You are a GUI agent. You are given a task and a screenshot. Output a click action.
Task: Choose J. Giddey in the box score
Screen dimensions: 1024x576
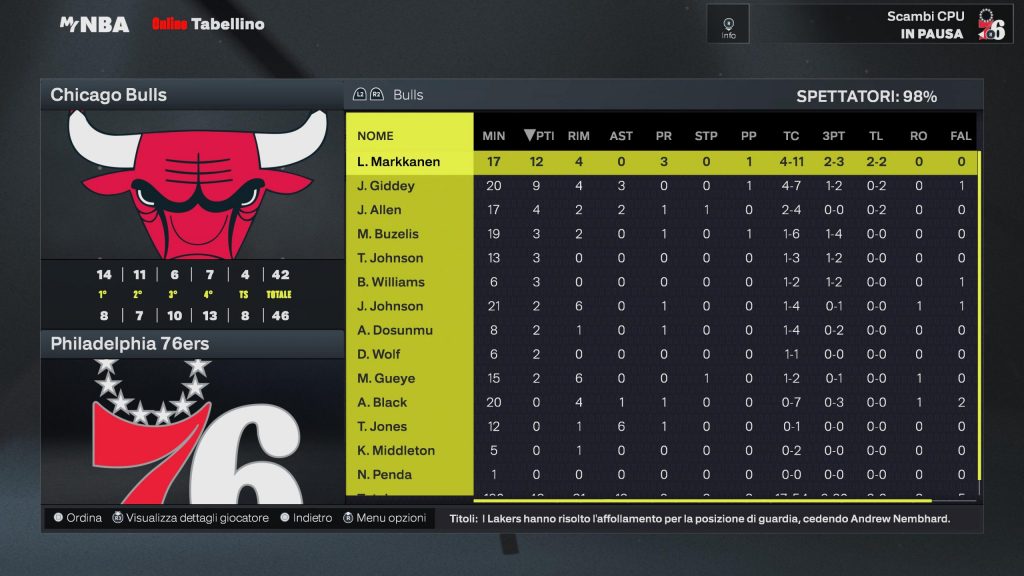tap(386, 186)
